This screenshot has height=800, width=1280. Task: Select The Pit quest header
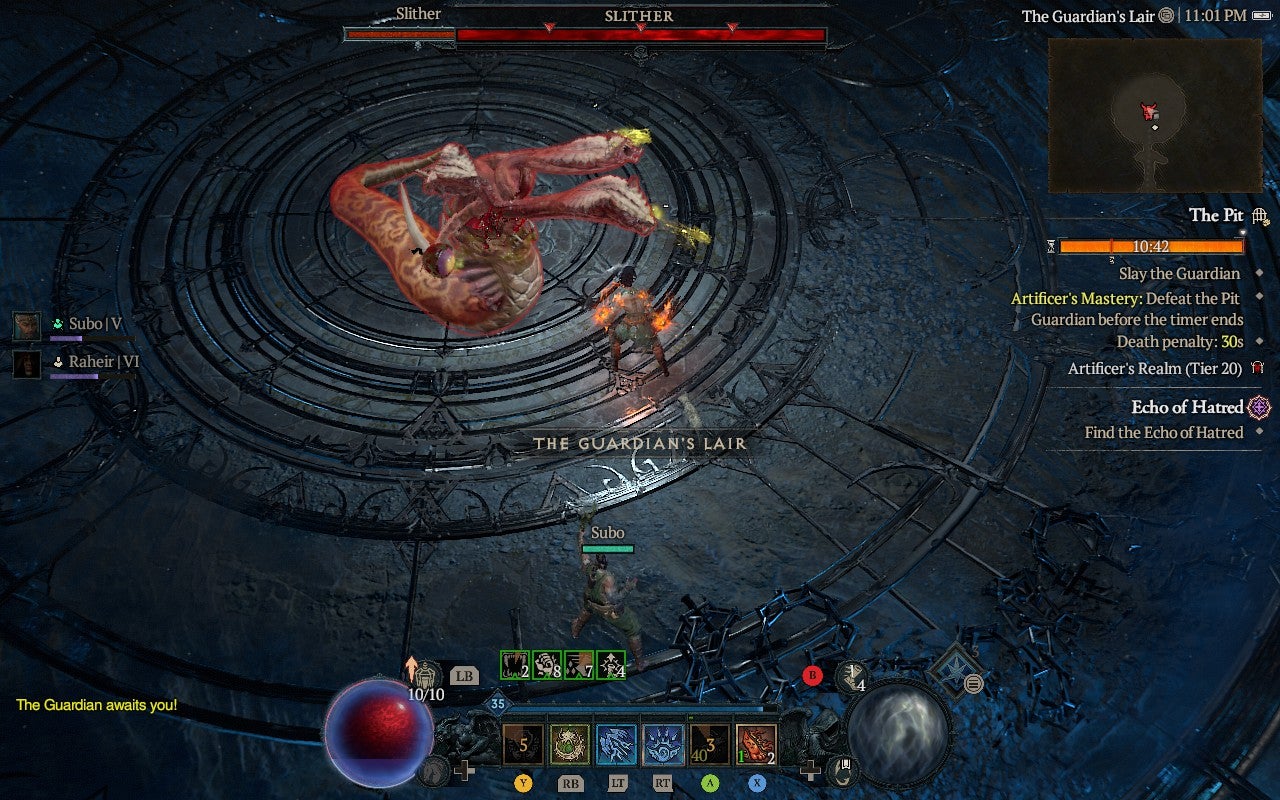[1219, 216]
